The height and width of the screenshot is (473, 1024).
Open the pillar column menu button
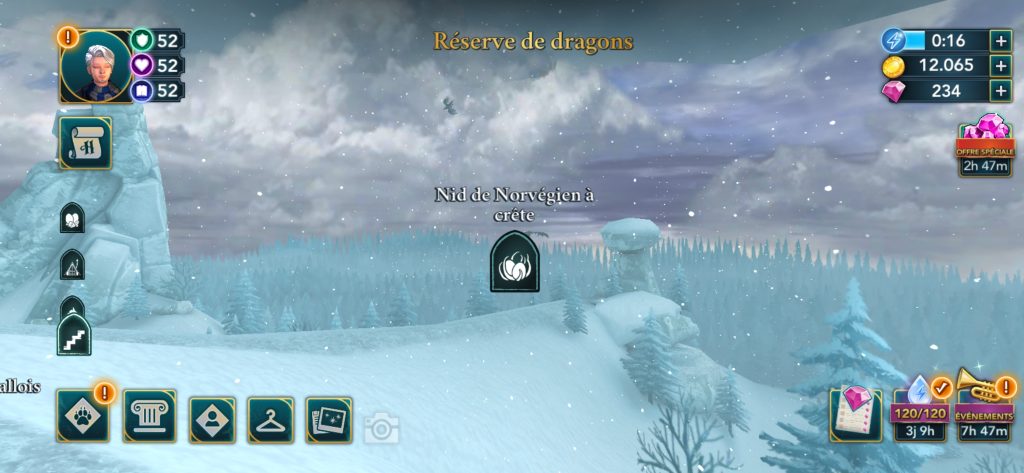149,416
